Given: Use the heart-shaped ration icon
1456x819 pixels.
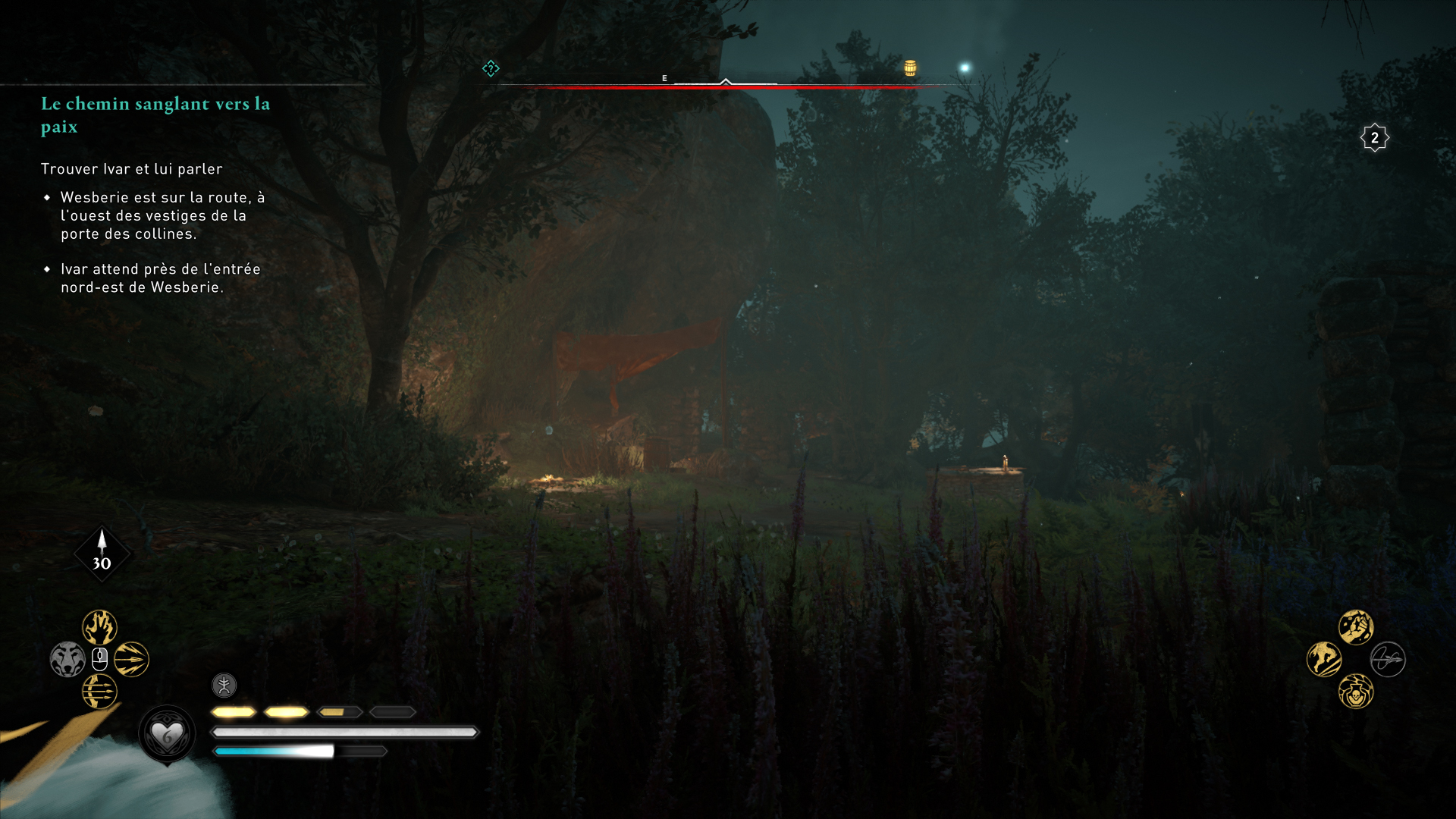Looking at the screenshot, I should 167,734.
